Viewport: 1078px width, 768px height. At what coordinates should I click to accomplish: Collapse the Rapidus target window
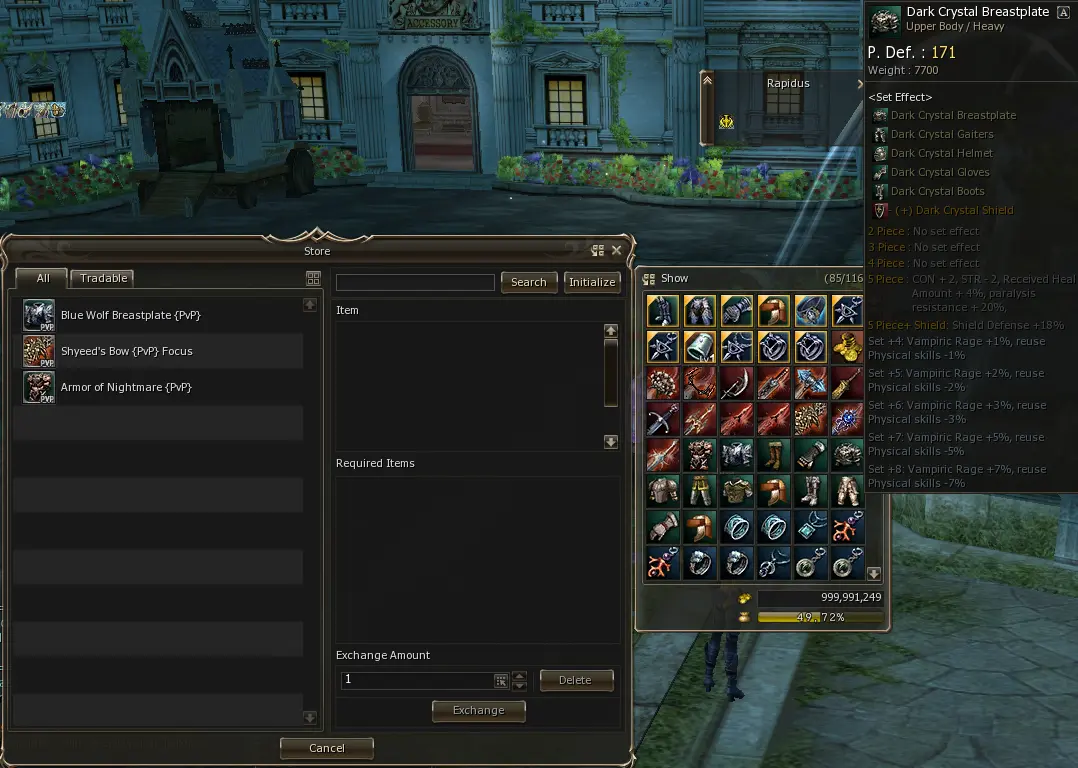[x=707, y=81]
